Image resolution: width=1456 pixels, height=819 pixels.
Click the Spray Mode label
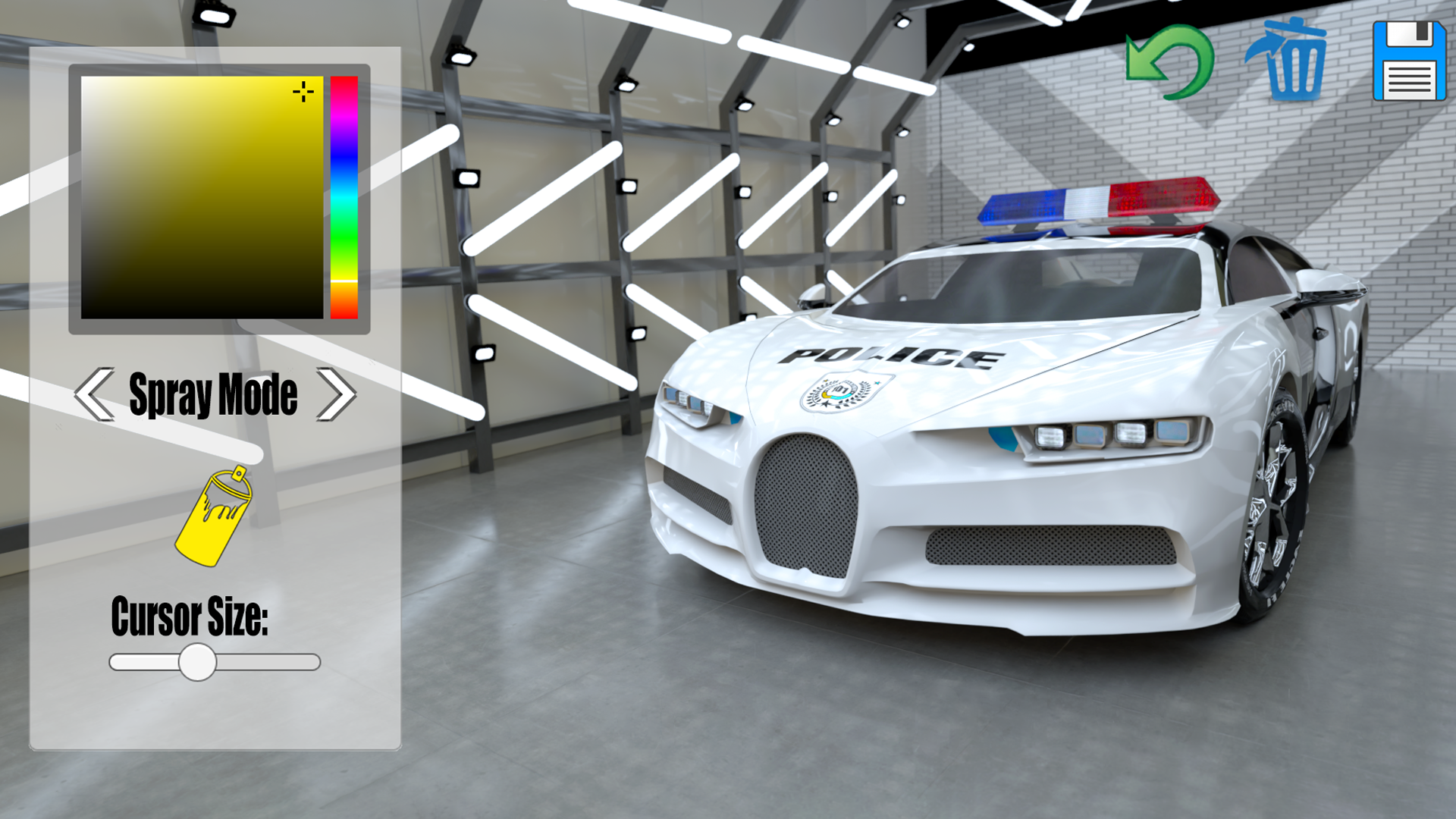tap(215, 393)
